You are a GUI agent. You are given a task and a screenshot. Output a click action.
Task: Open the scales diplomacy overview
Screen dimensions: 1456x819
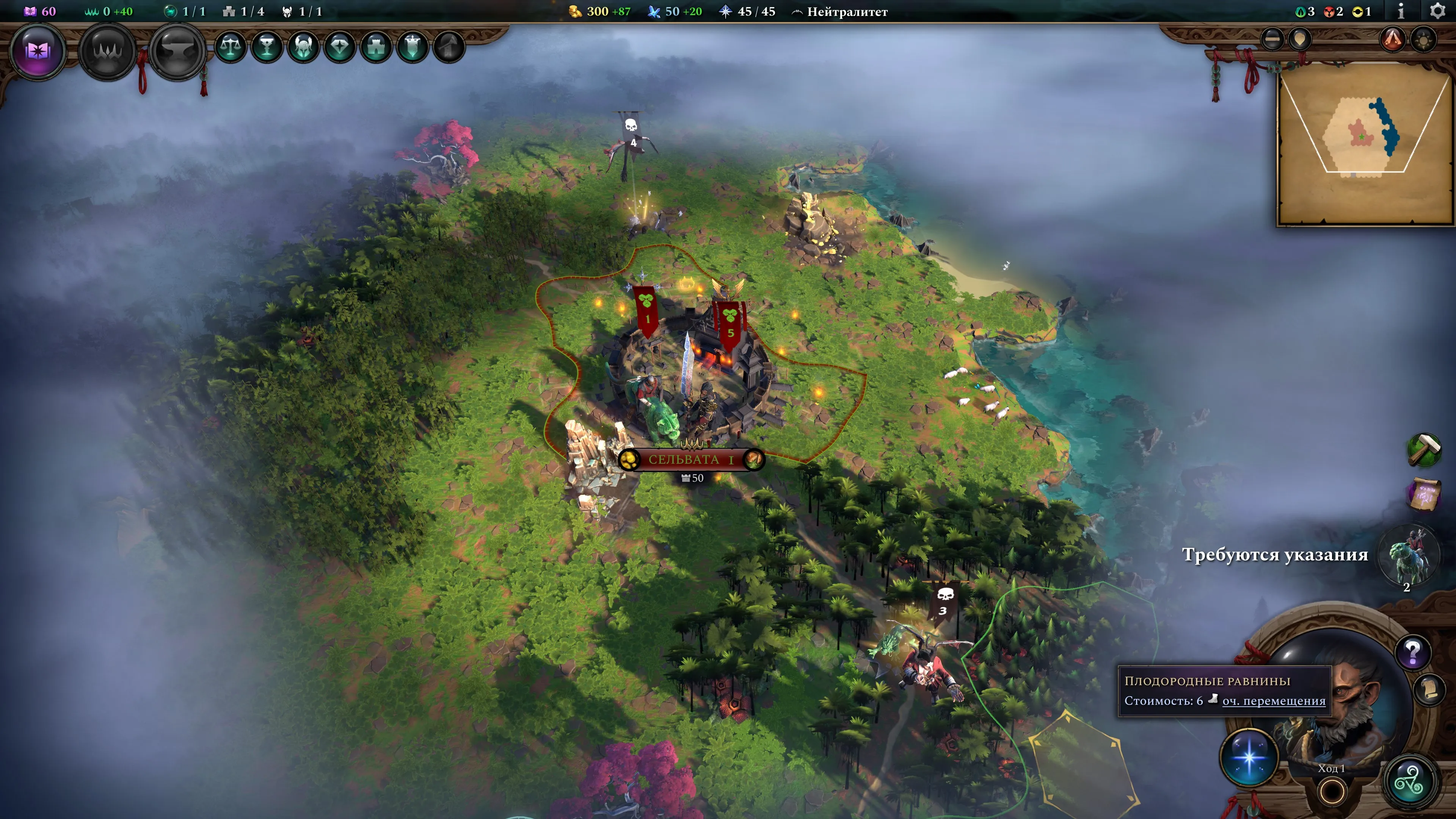[231, 47]
